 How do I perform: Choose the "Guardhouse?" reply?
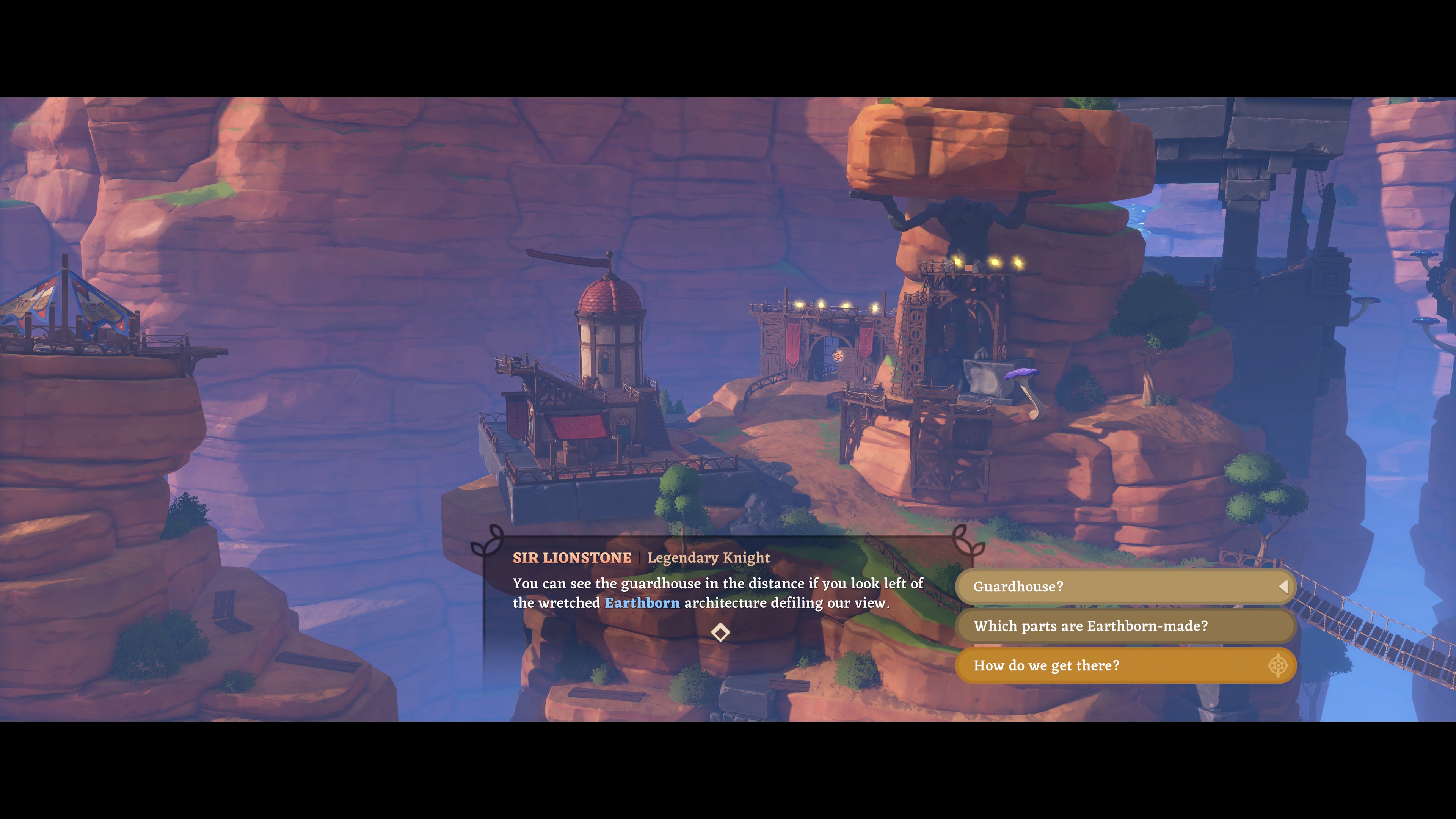(1125, 587)
